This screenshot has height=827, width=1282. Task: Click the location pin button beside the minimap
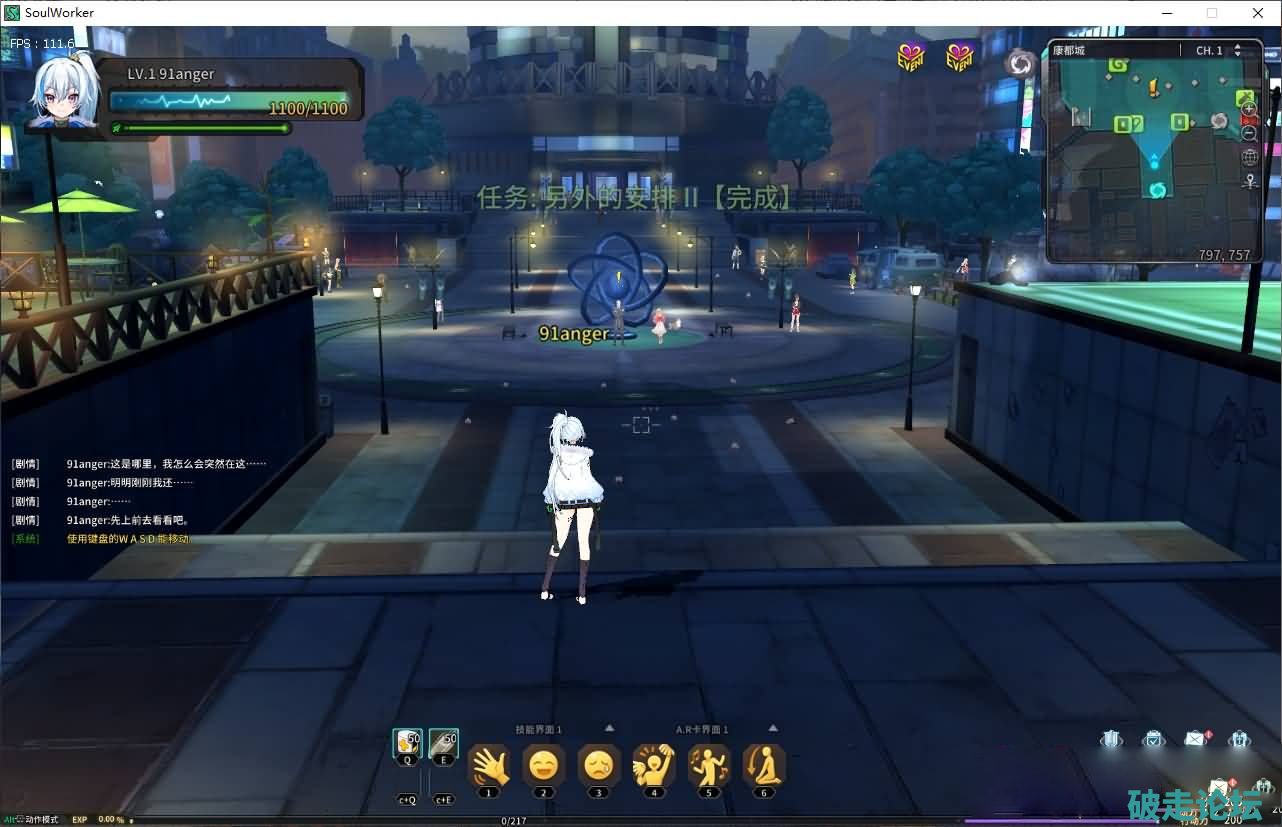[x=1249, y=181]
